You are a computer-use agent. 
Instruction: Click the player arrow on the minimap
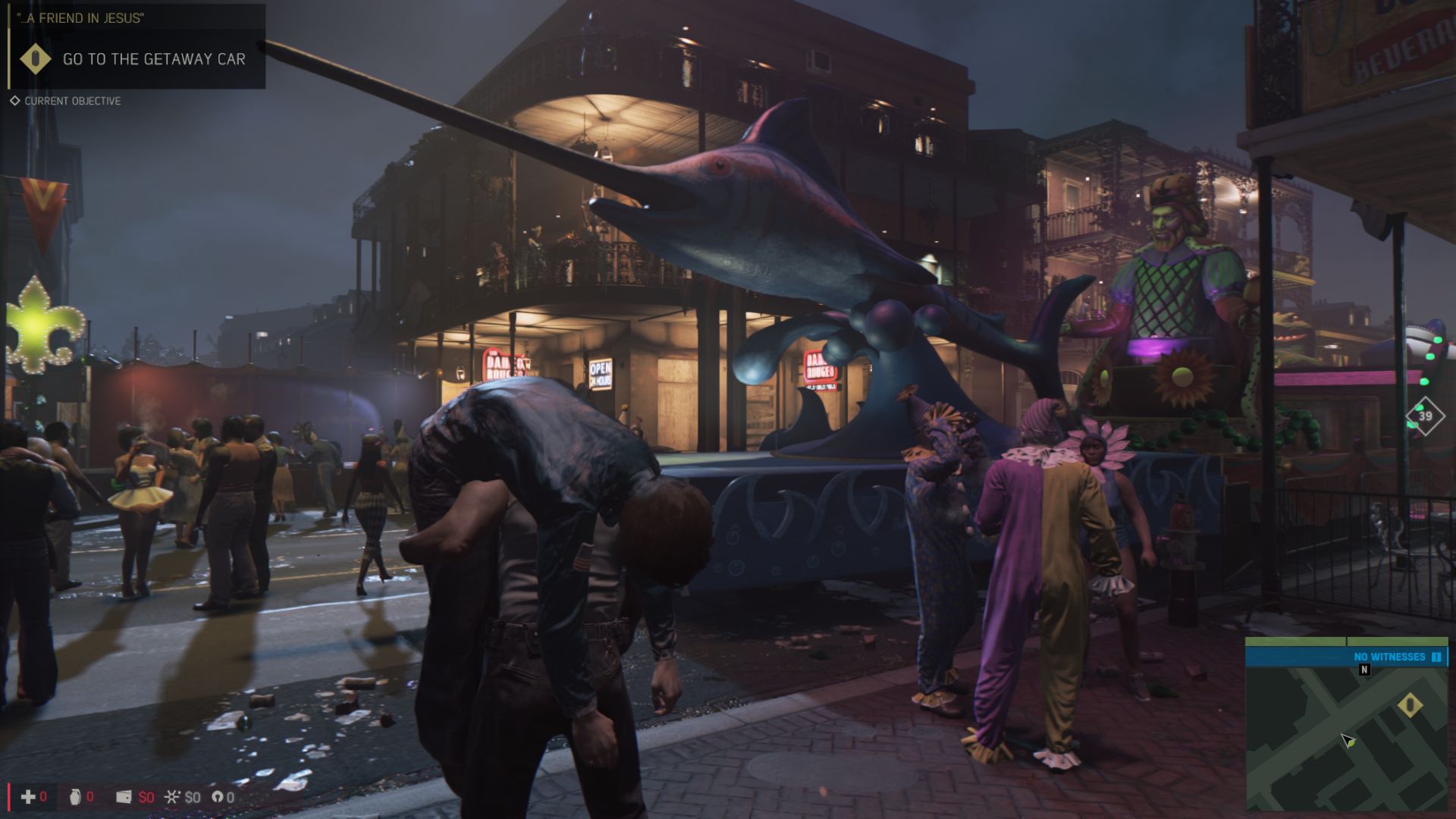click(x=1348, y=741)
